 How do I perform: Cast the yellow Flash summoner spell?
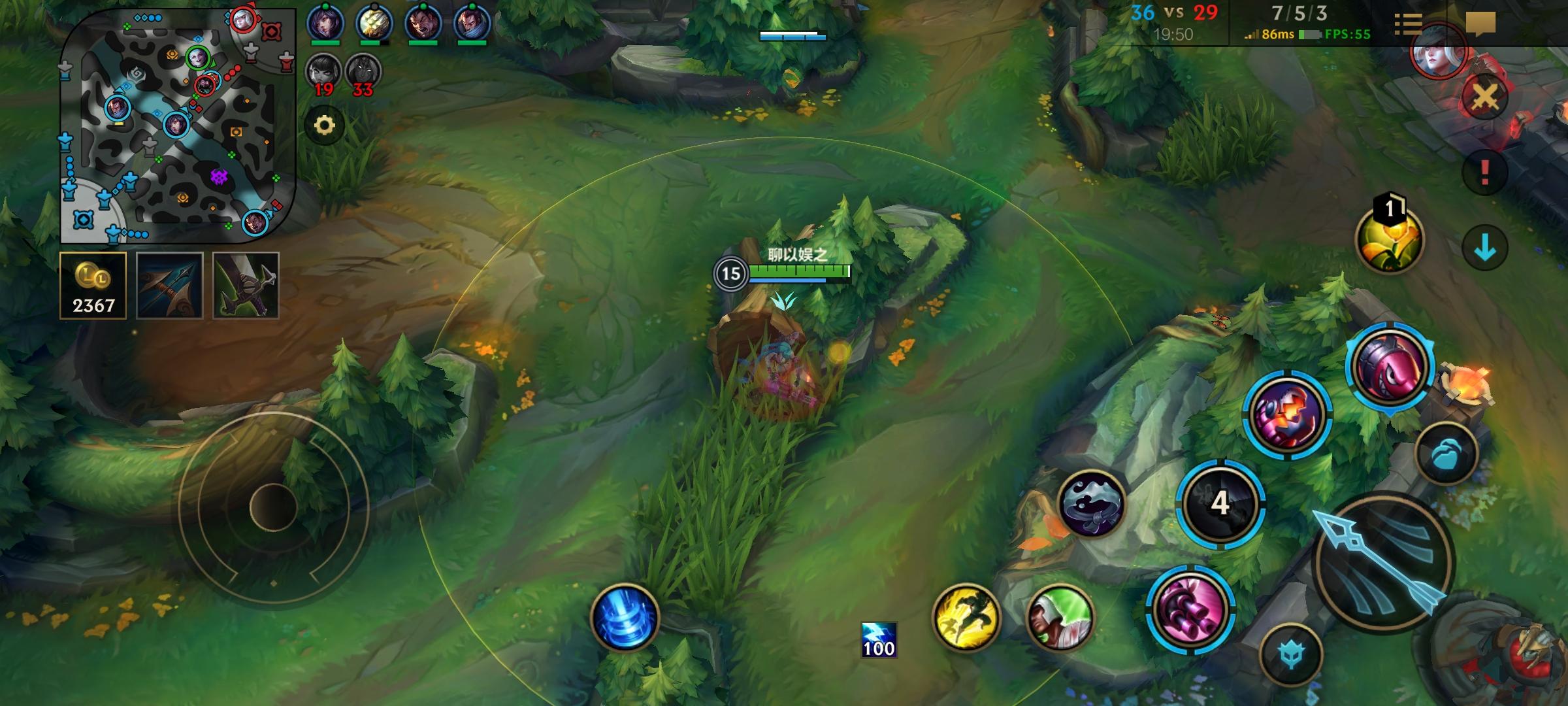966,618
